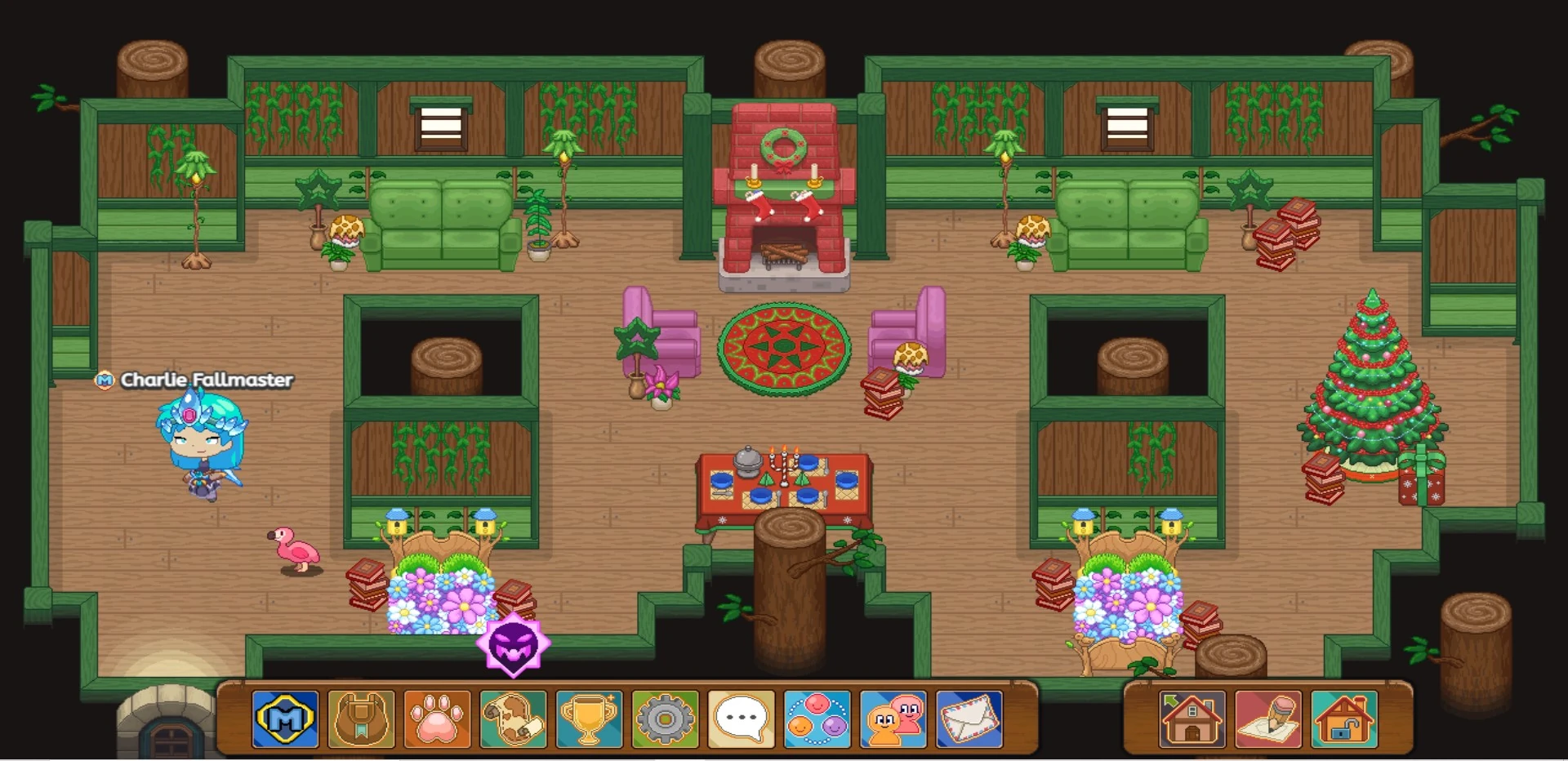This screenshot has height=761, width=1568.
Task: Toggle the house lock privacy setting
Action: point(1343,720)
